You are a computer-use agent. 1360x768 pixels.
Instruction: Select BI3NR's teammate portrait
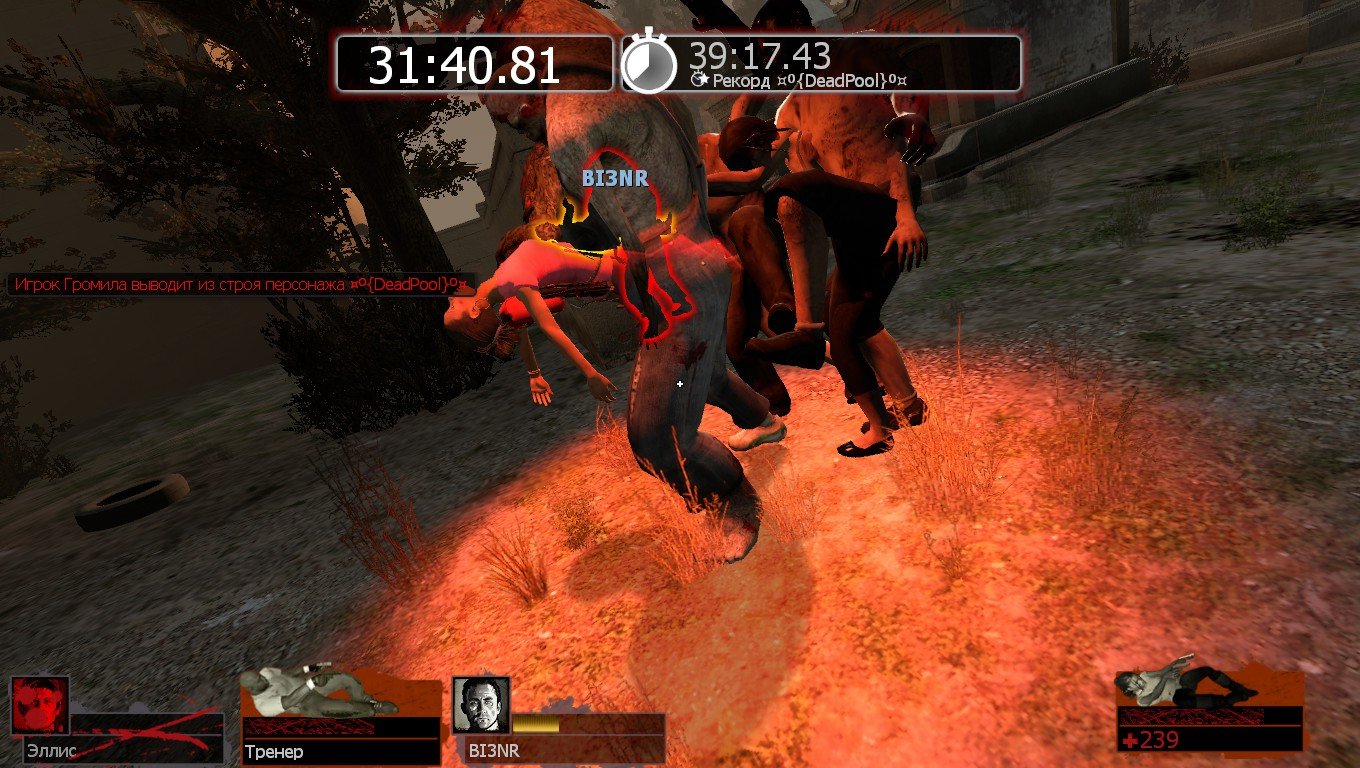click(x=481, y=705)
